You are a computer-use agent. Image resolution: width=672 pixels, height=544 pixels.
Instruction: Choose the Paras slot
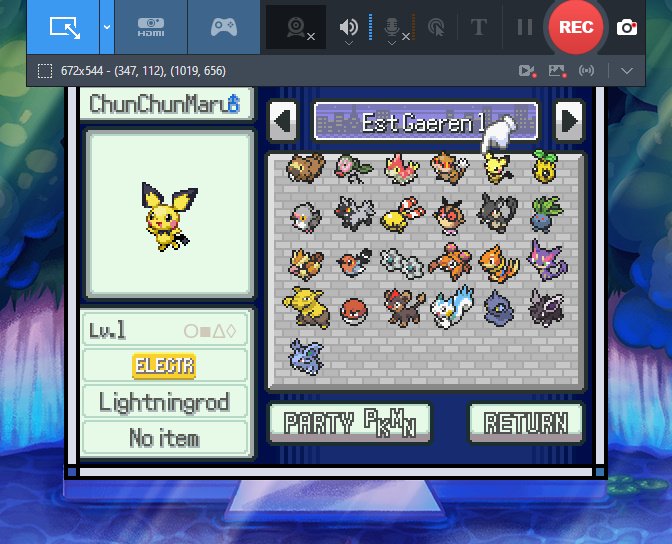pos(448,261)
